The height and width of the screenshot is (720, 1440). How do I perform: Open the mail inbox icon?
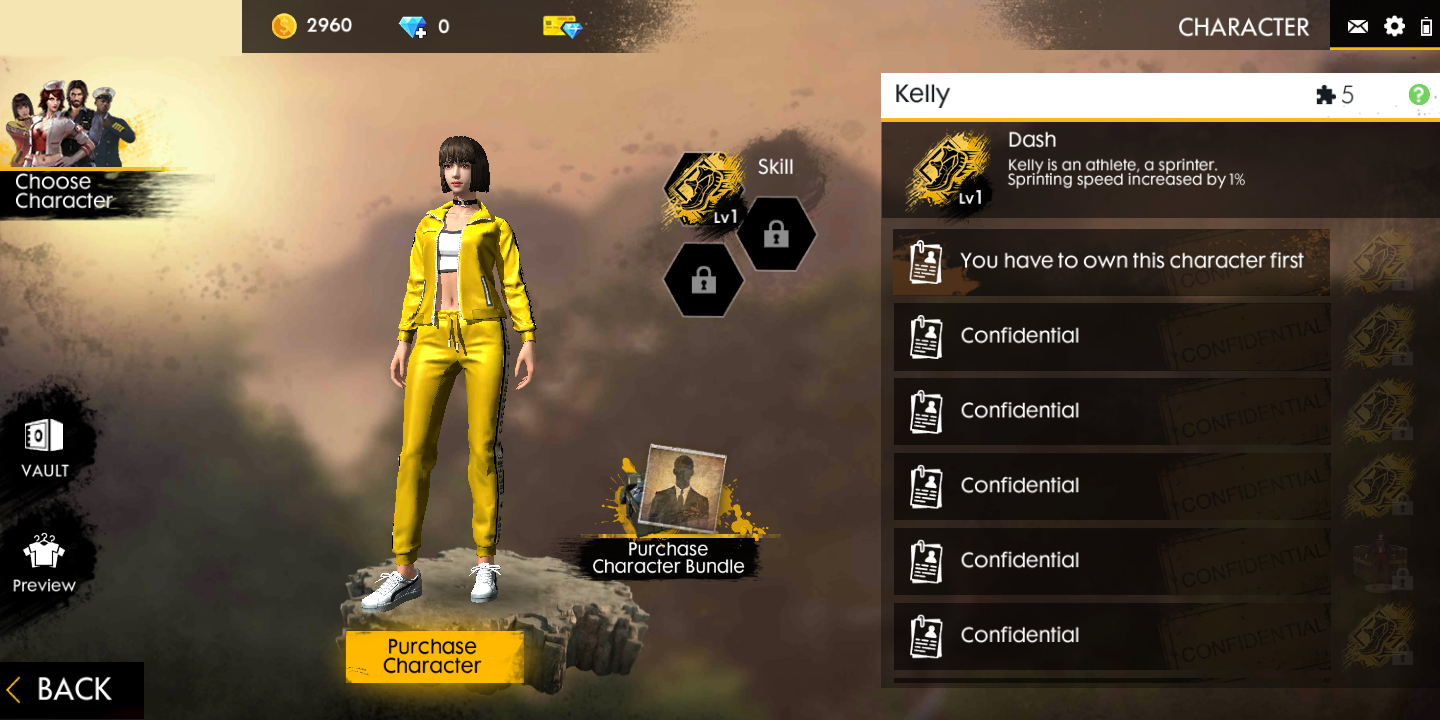(1357, 26)
